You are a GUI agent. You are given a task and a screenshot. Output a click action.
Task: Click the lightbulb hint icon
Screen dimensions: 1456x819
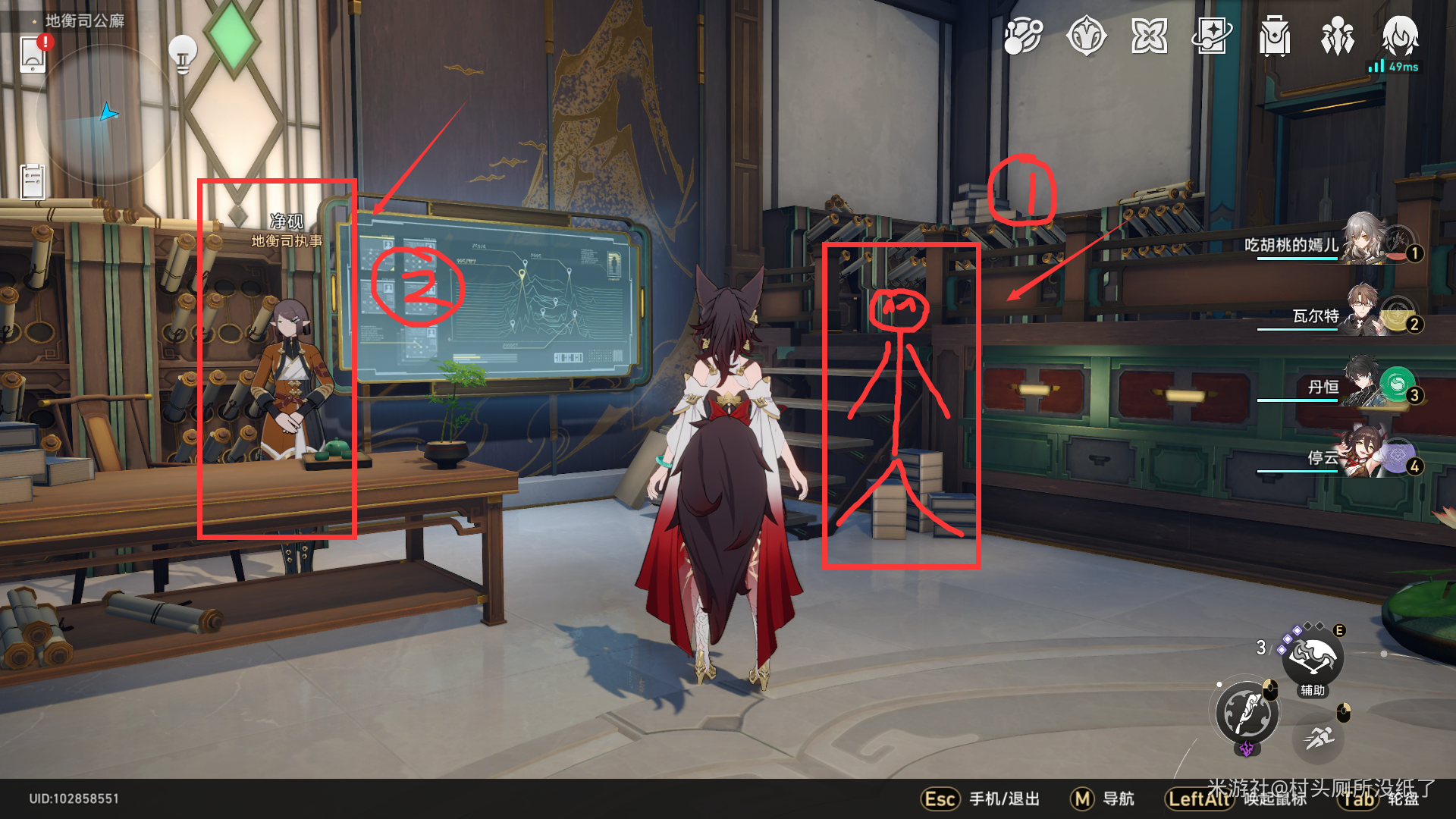point(182,53)
